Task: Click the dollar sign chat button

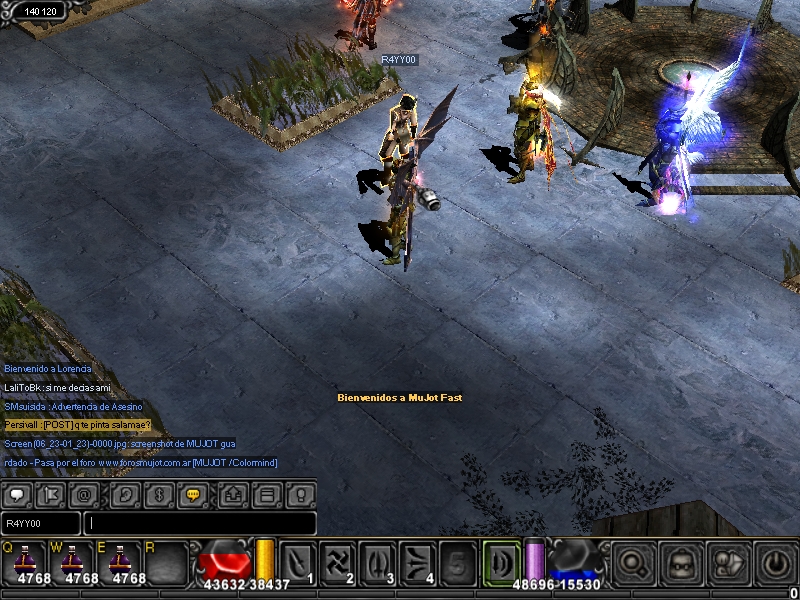Action: pos(158,494)
